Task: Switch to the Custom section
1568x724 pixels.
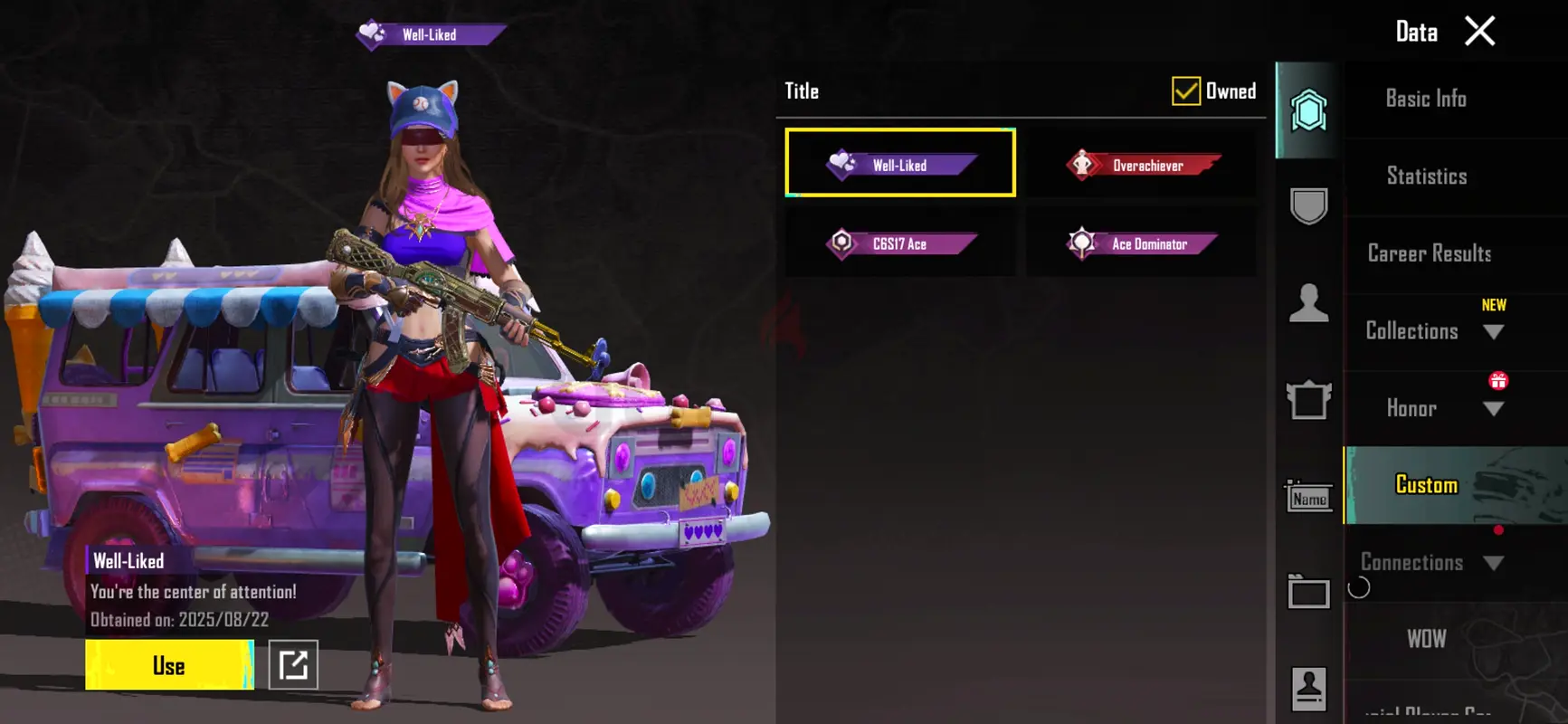Action: pyautogui.click(x=1427, y=485)
